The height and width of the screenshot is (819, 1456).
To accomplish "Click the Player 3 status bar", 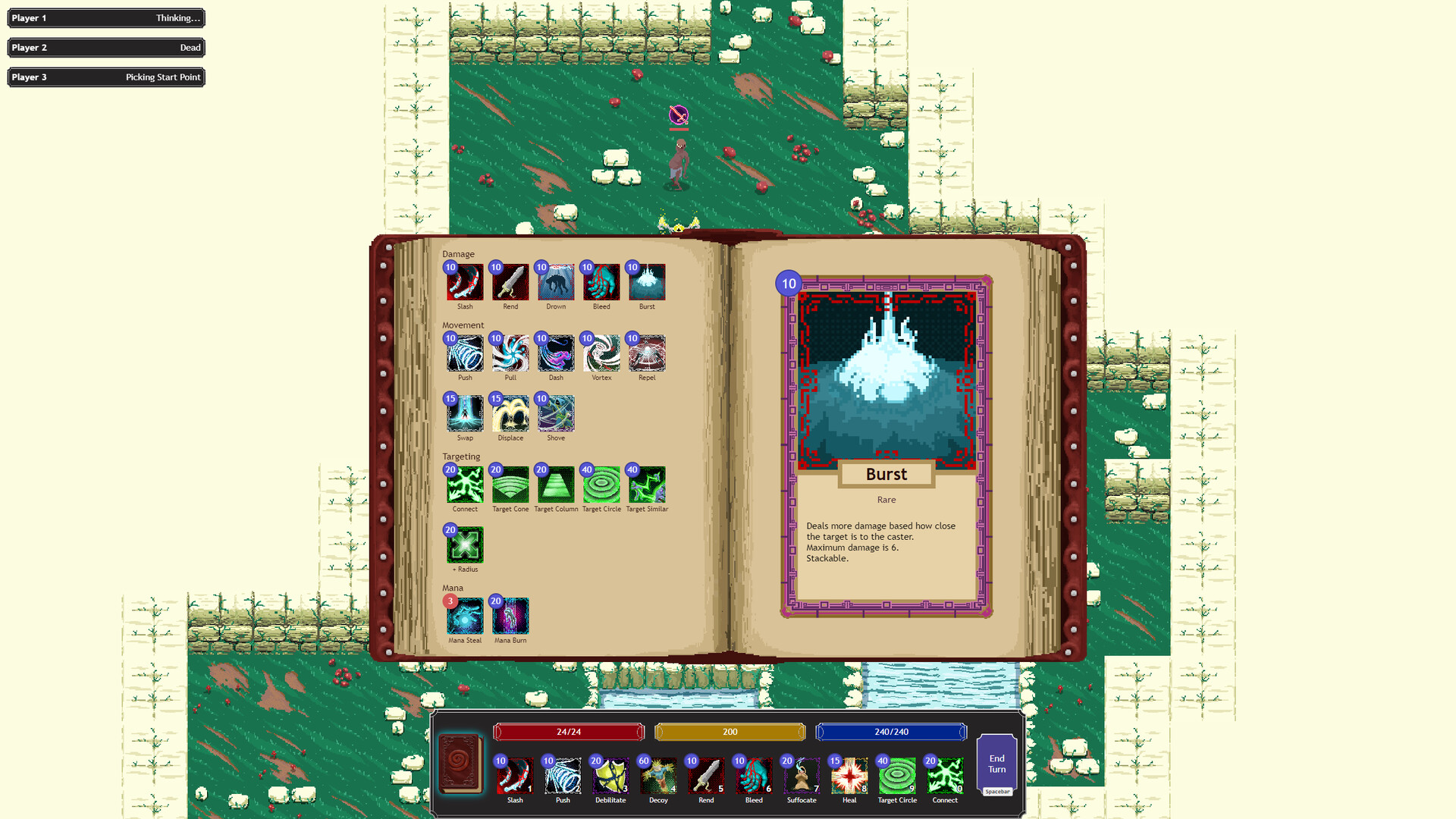I will coord(105,77).
